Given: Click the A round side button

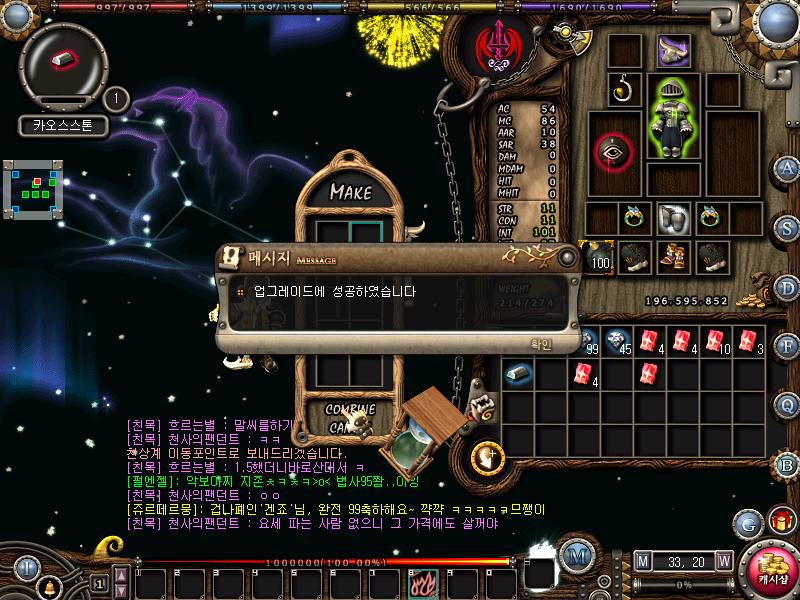Looking at the screenshot, I should [x=788, y=168].
